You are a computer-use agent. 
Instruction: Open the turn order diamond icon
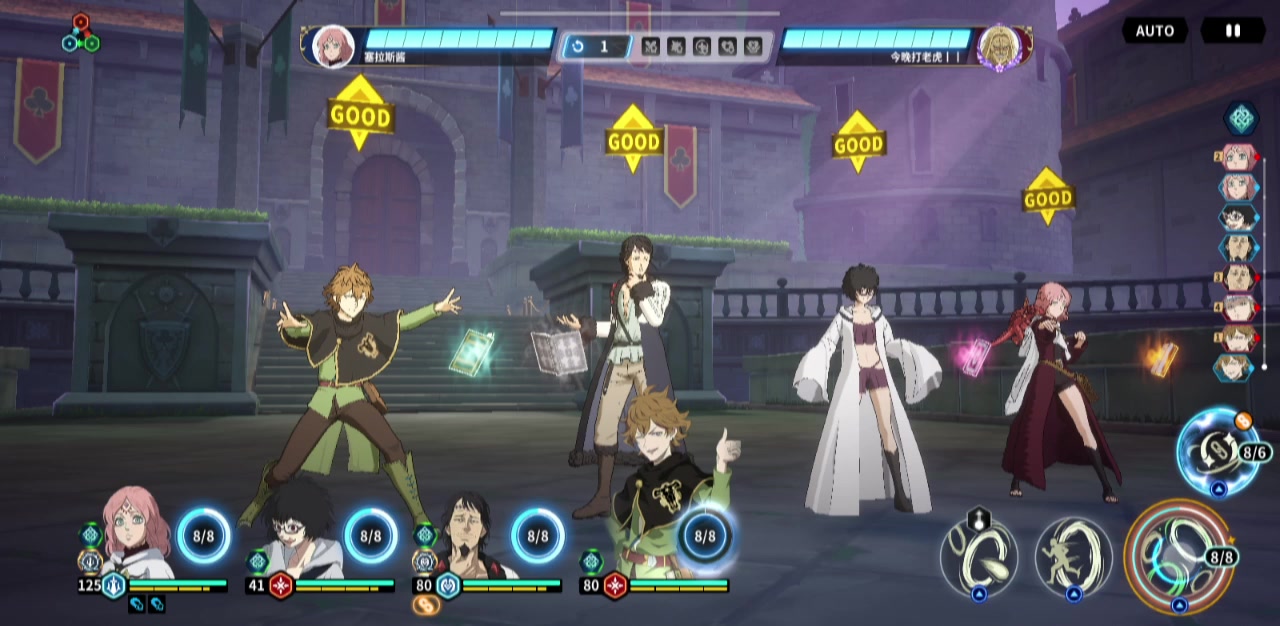1240,118
